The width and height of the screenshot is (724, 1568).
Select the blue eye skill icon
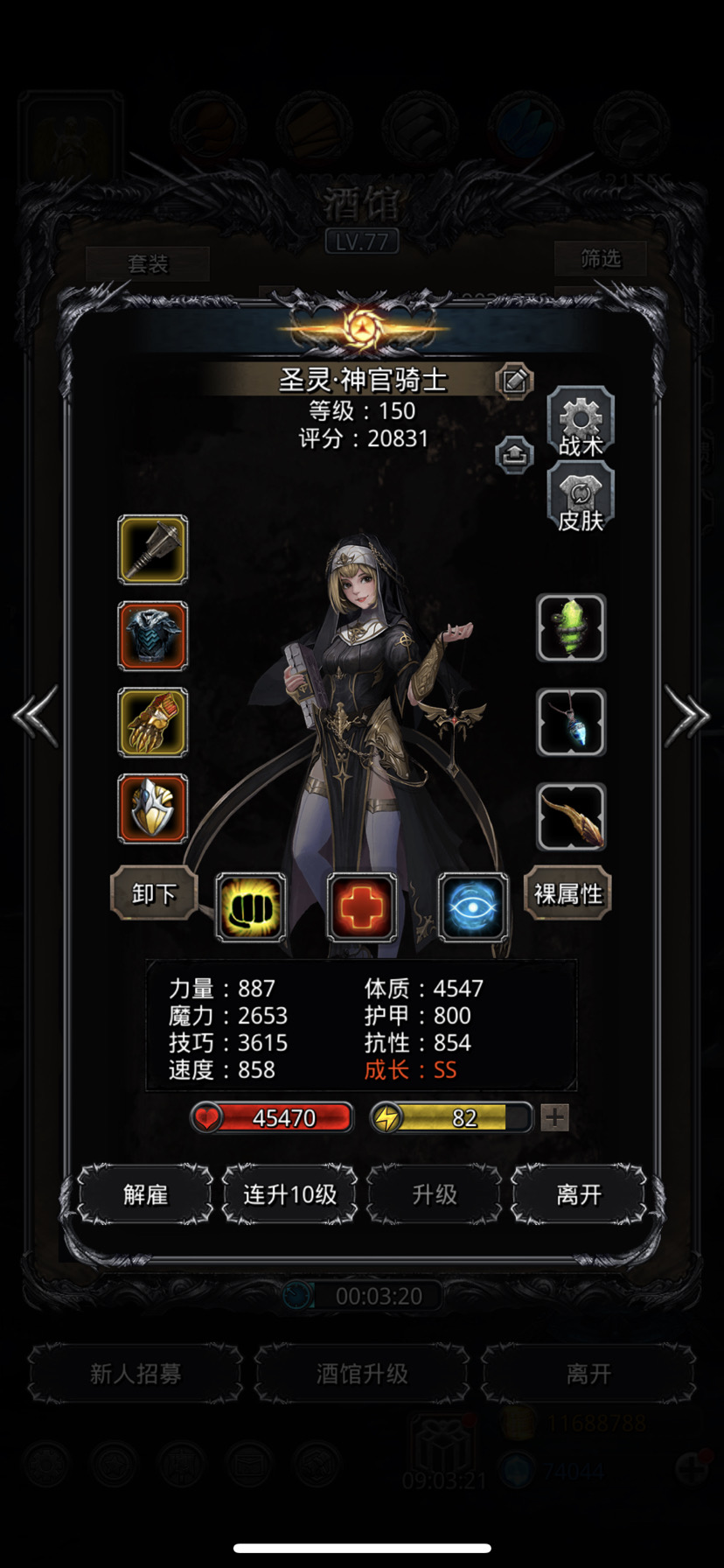pyautogui.click(x=473, y=907)
